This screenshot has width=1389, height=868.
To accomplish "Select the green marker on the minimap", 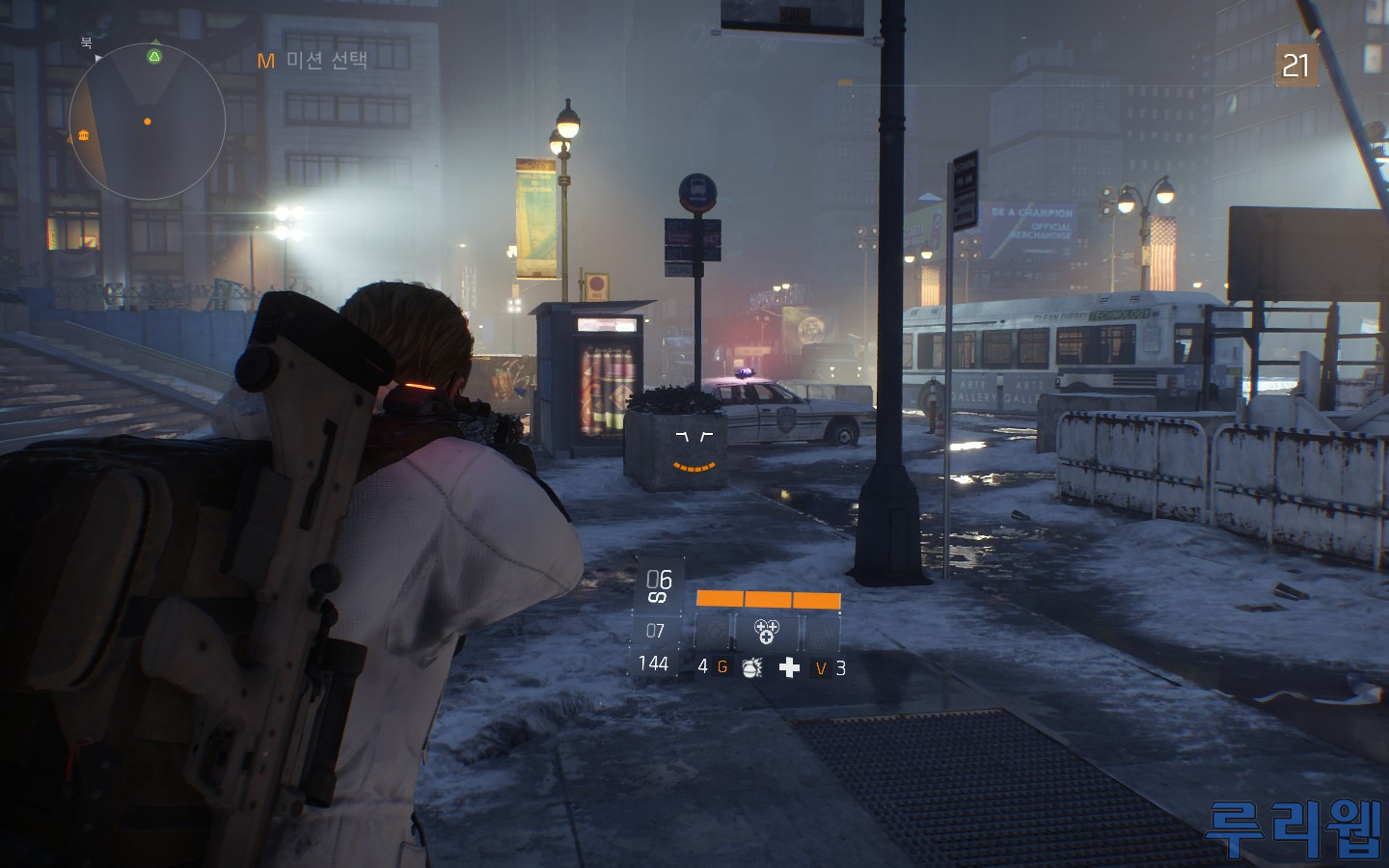I will 154,57.
